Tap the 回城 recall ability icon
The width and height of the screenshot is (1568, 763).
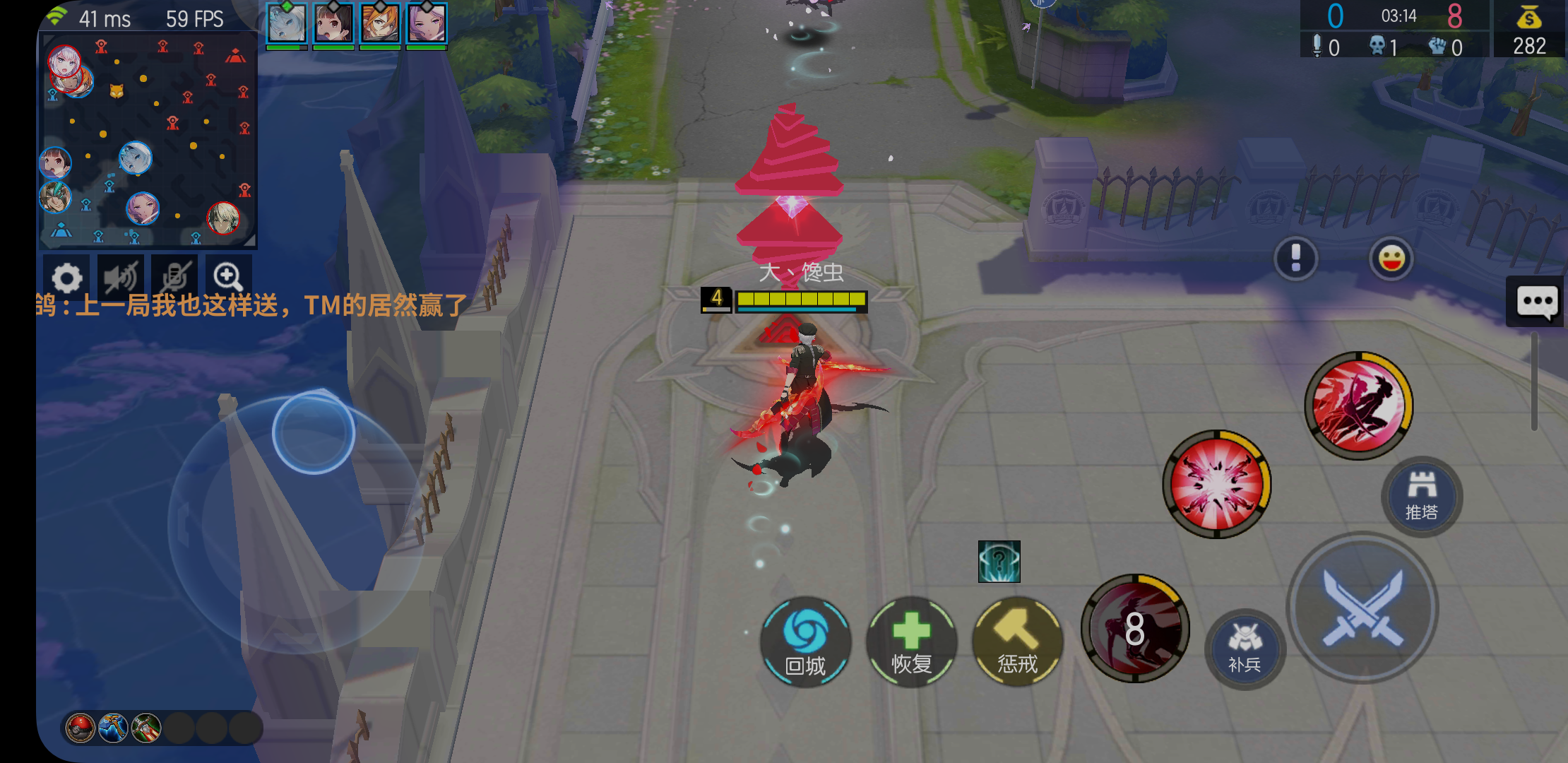(805, 643)
